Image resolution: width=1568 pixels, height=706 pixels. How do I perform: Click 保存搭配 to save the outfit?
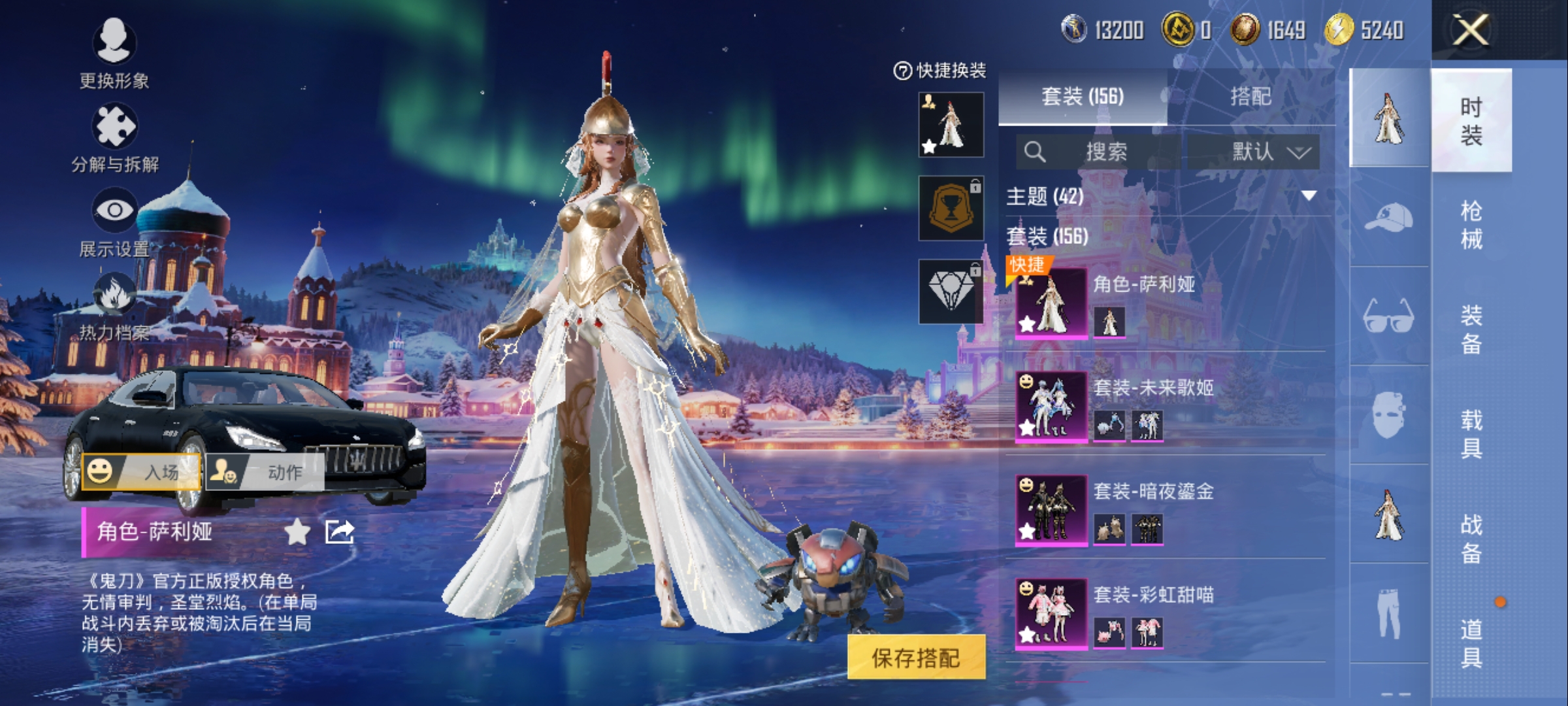point(915,658)
